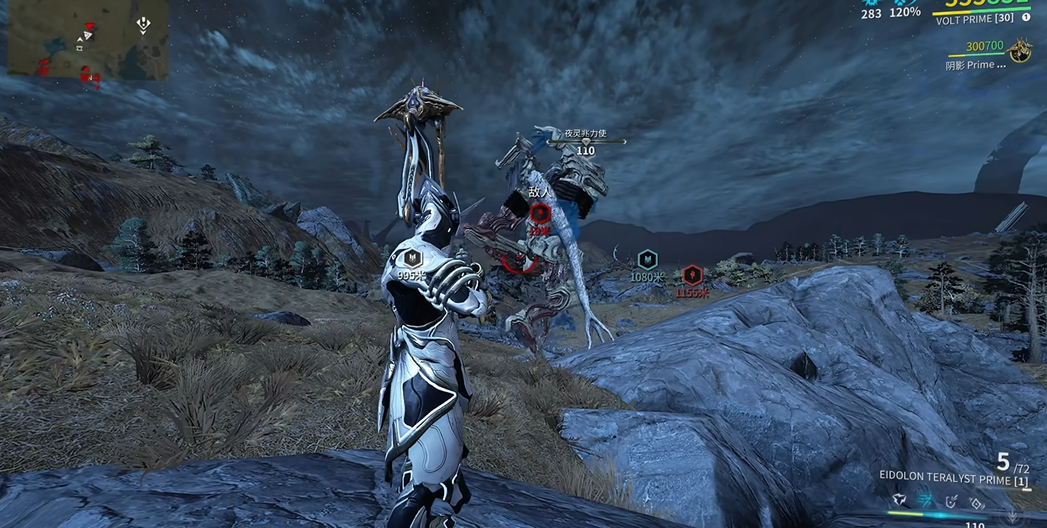Viewport: 1047px width, 528px height.
Task: Select the white objective marker on minimap
Action: pos(143,24)
